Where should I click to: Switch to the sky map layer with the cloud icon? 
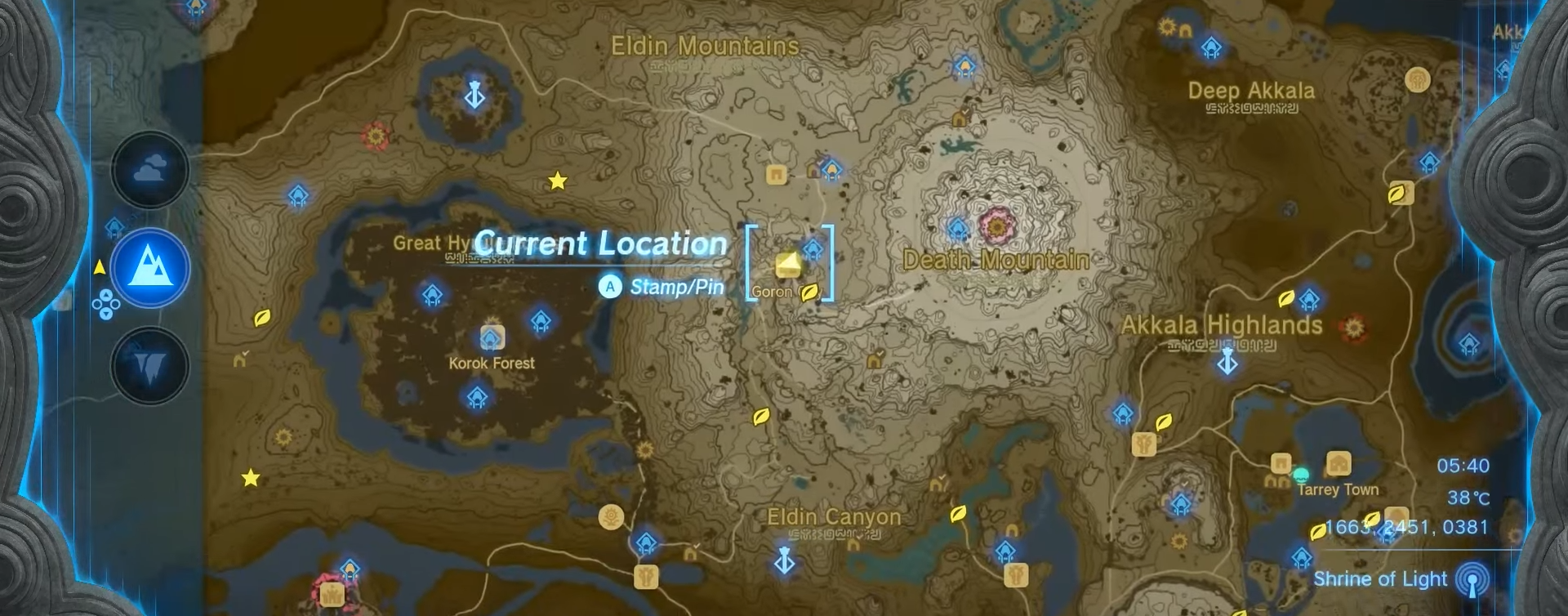click(150, 168)
